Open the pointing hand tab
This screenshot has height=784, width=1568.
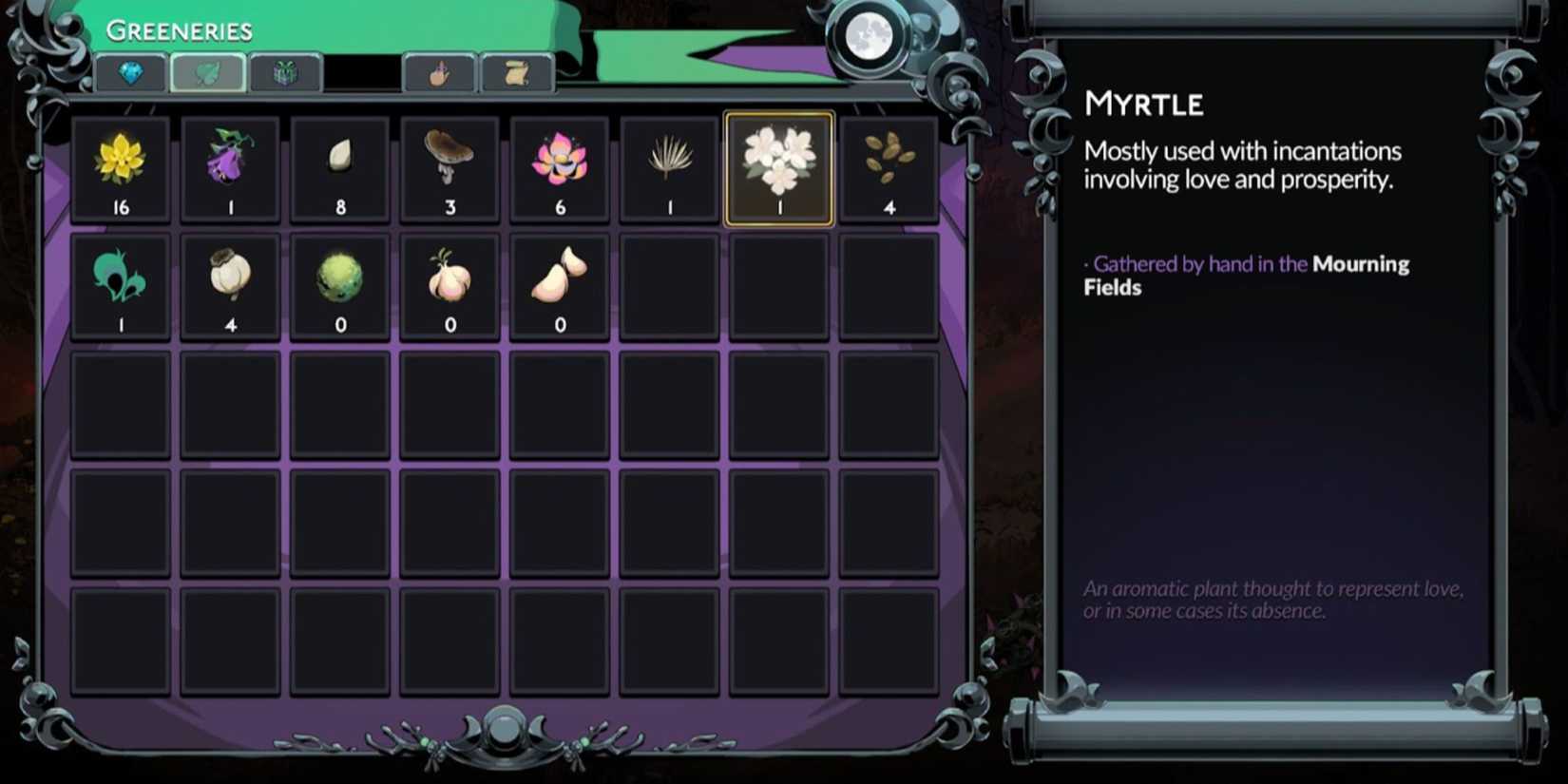coord(440,75)
